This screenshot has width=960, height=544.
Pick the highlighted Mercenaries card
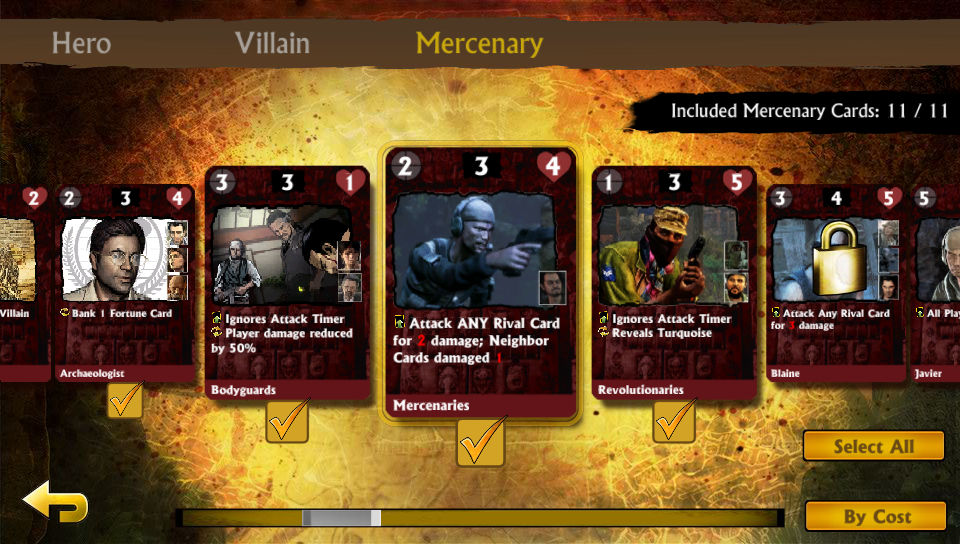pyautogui.click(x=480, y=282)
